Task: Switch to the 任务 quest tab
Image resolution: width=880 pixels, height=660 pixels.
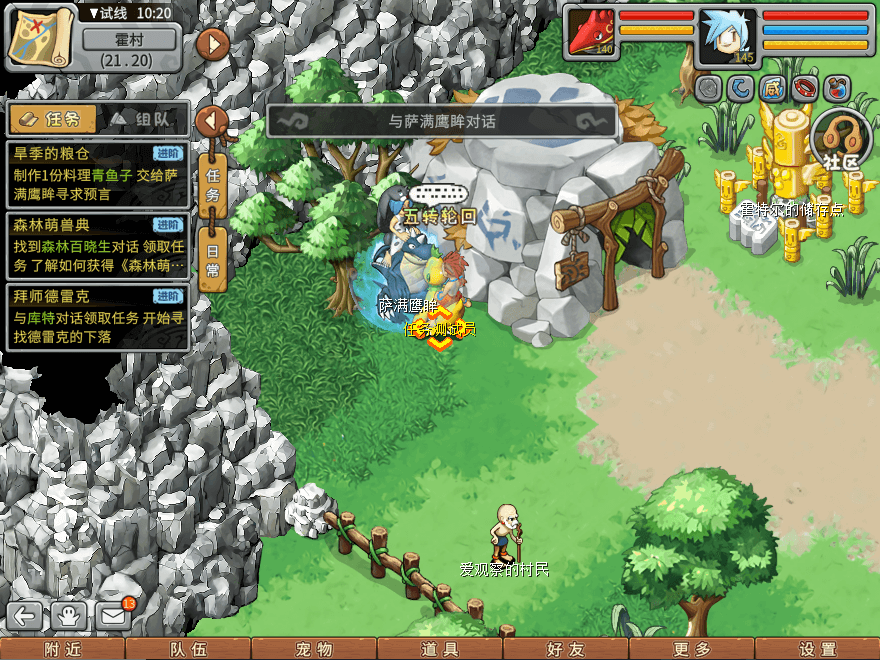Action: click(53, 119)
